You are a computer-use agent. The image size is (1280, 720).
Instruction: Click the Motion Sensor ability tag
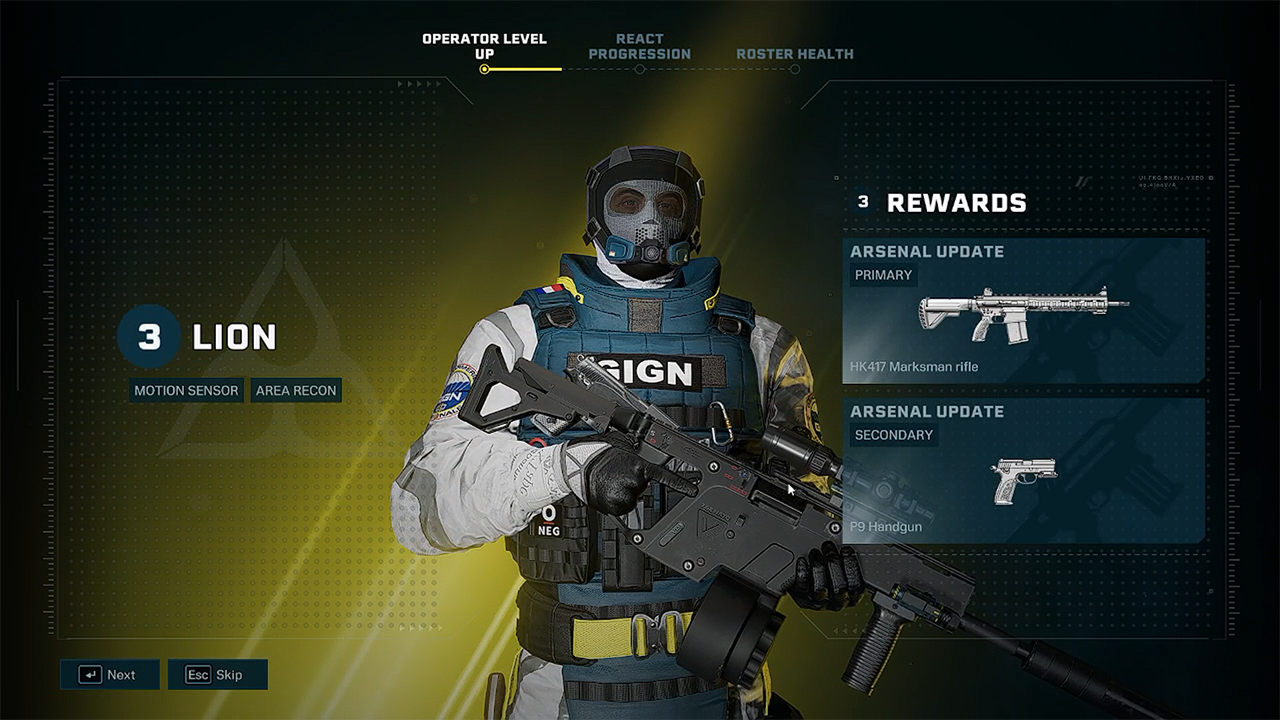point(187,390)
